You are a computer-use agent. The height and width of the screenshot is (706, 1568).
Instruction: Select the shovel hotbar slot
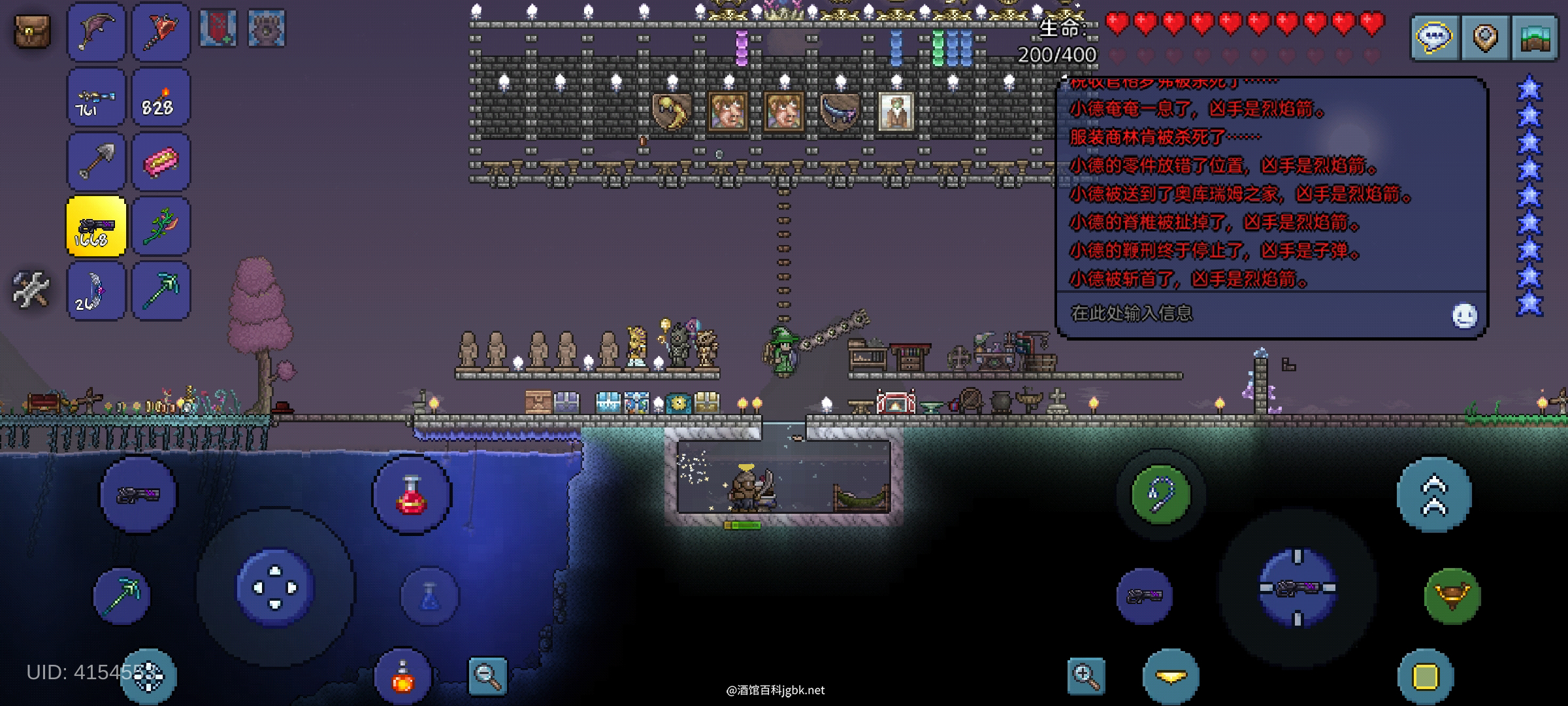96,161
